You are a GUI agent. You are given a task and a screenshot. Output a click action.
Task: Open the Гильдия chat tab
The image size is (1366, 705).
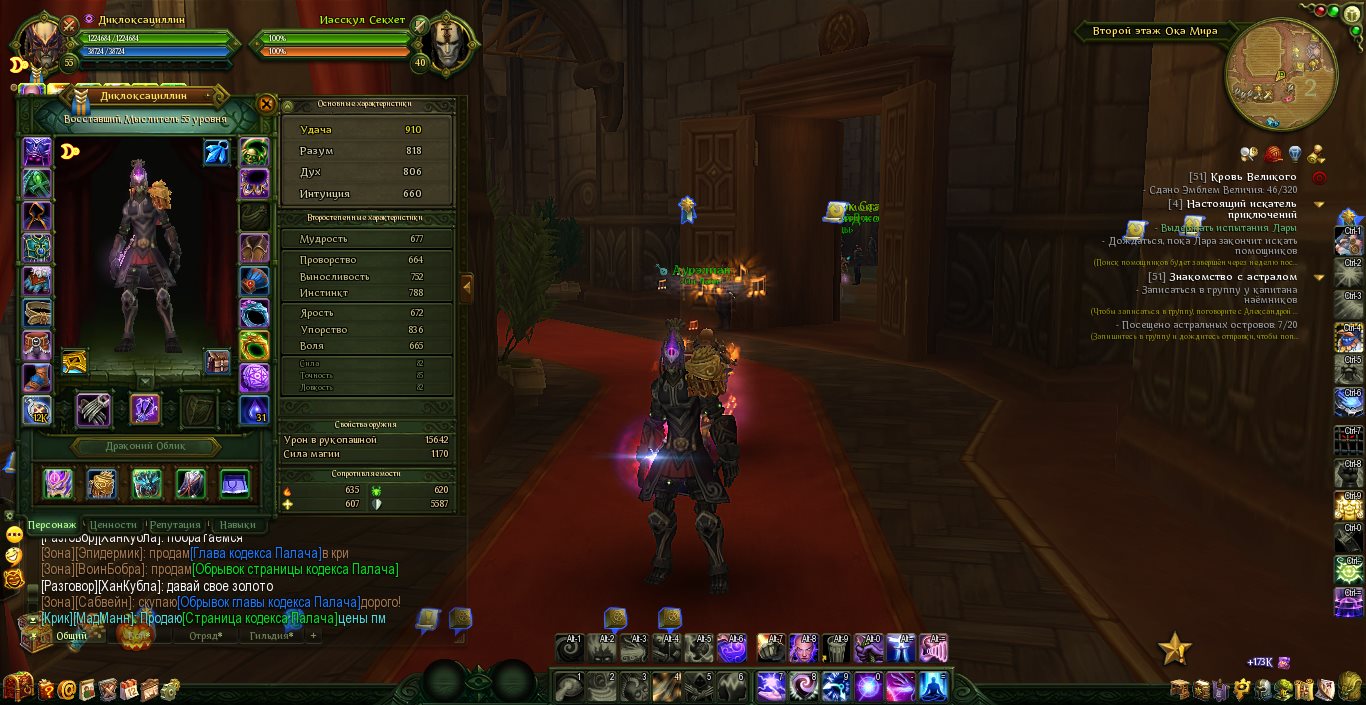(270, 635)
